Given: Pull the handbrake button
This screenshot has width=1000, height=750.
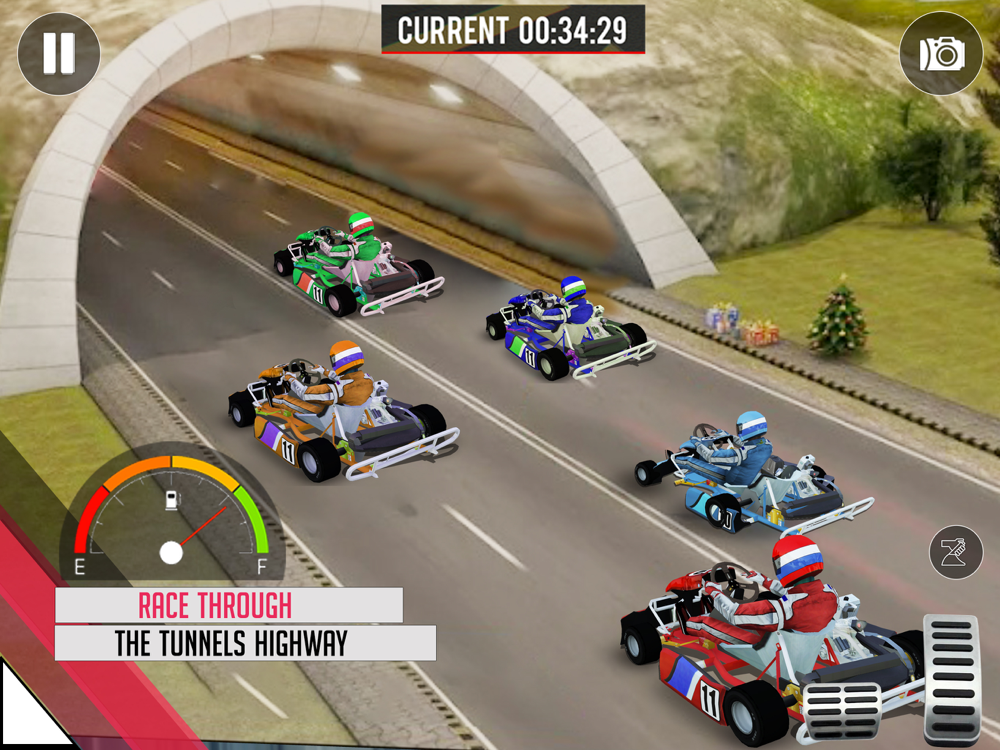Looking at the screenshot, I should coord(956,551).
